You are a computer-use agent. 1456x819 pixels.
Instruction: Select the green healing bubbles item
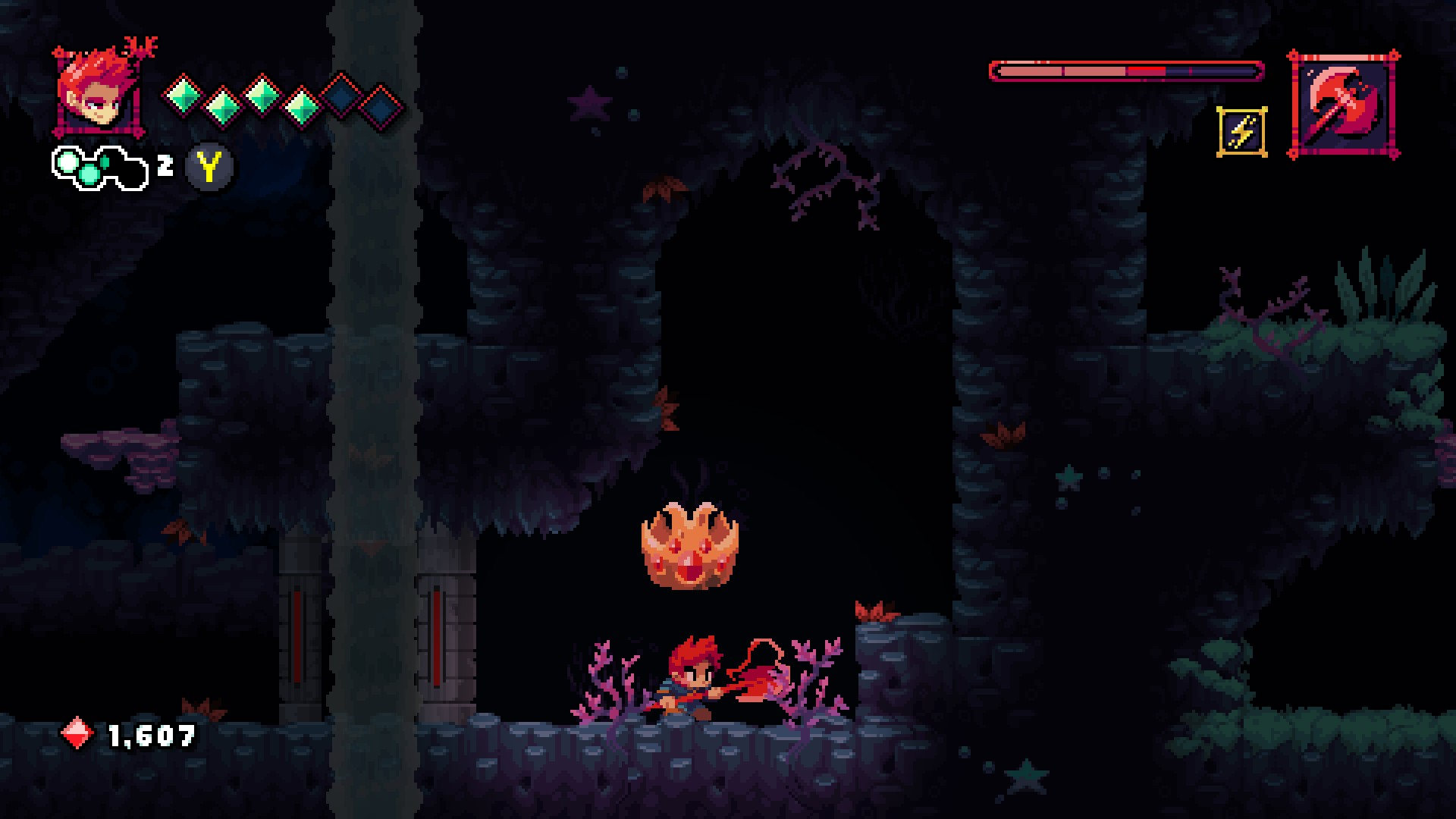pyautogui.click(x=99, y=166)
